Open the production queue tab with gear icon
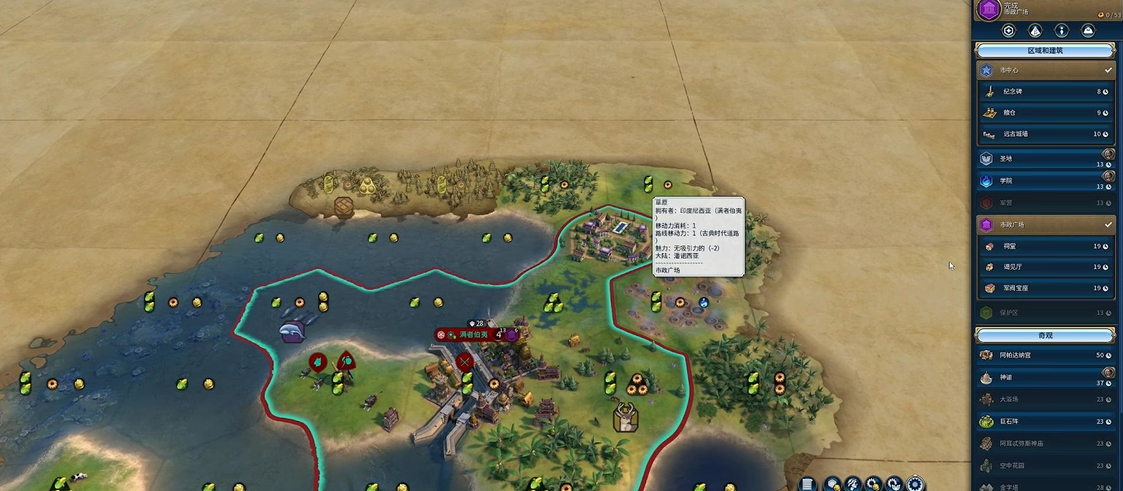Viewport: 1123px width, 491px height. click(1008, 31)
